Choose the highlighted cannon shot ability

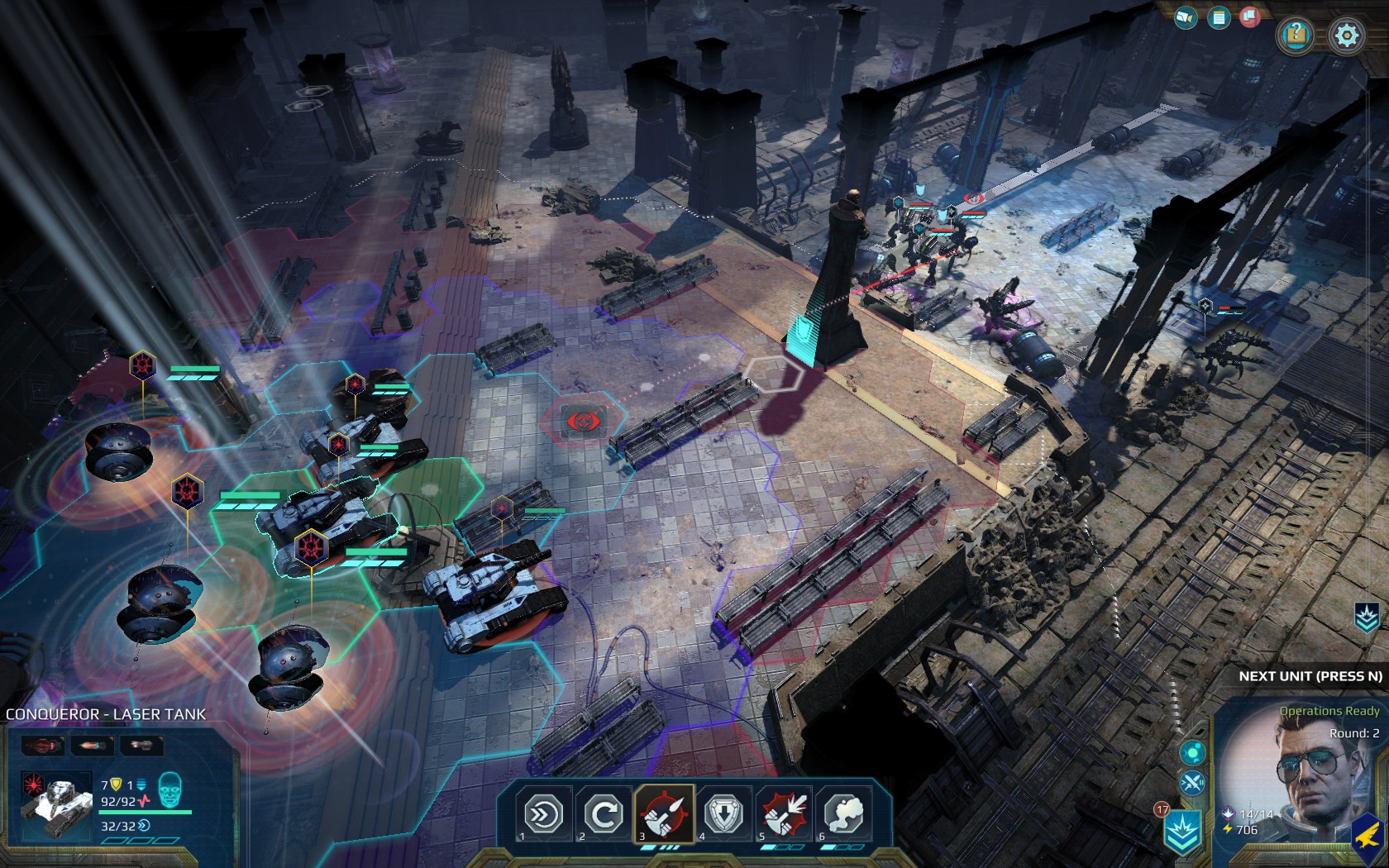(664, 814)
